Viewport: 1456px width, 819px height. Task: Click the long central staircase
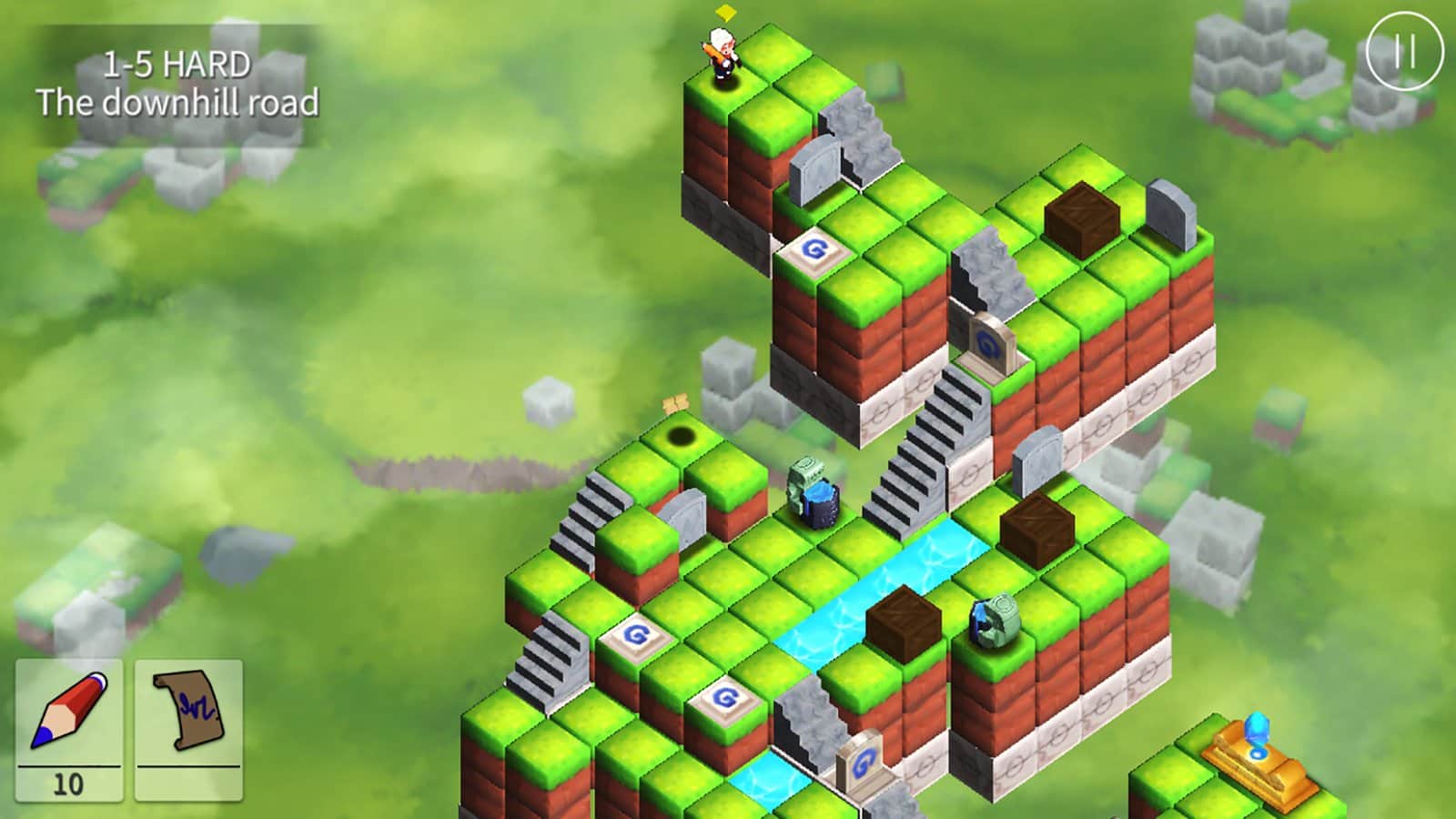click(928, 446)
